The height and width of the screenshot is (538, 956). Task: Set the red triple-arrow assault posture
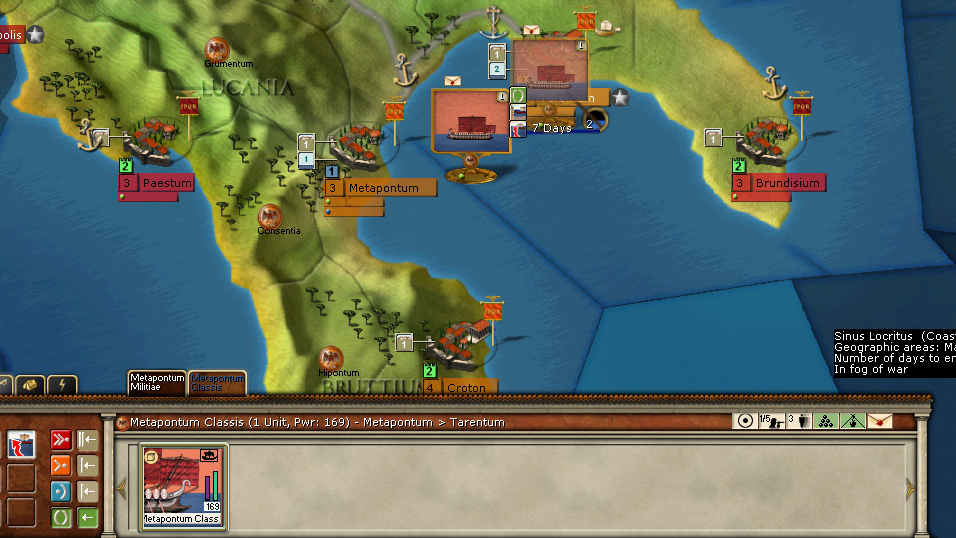59,439
